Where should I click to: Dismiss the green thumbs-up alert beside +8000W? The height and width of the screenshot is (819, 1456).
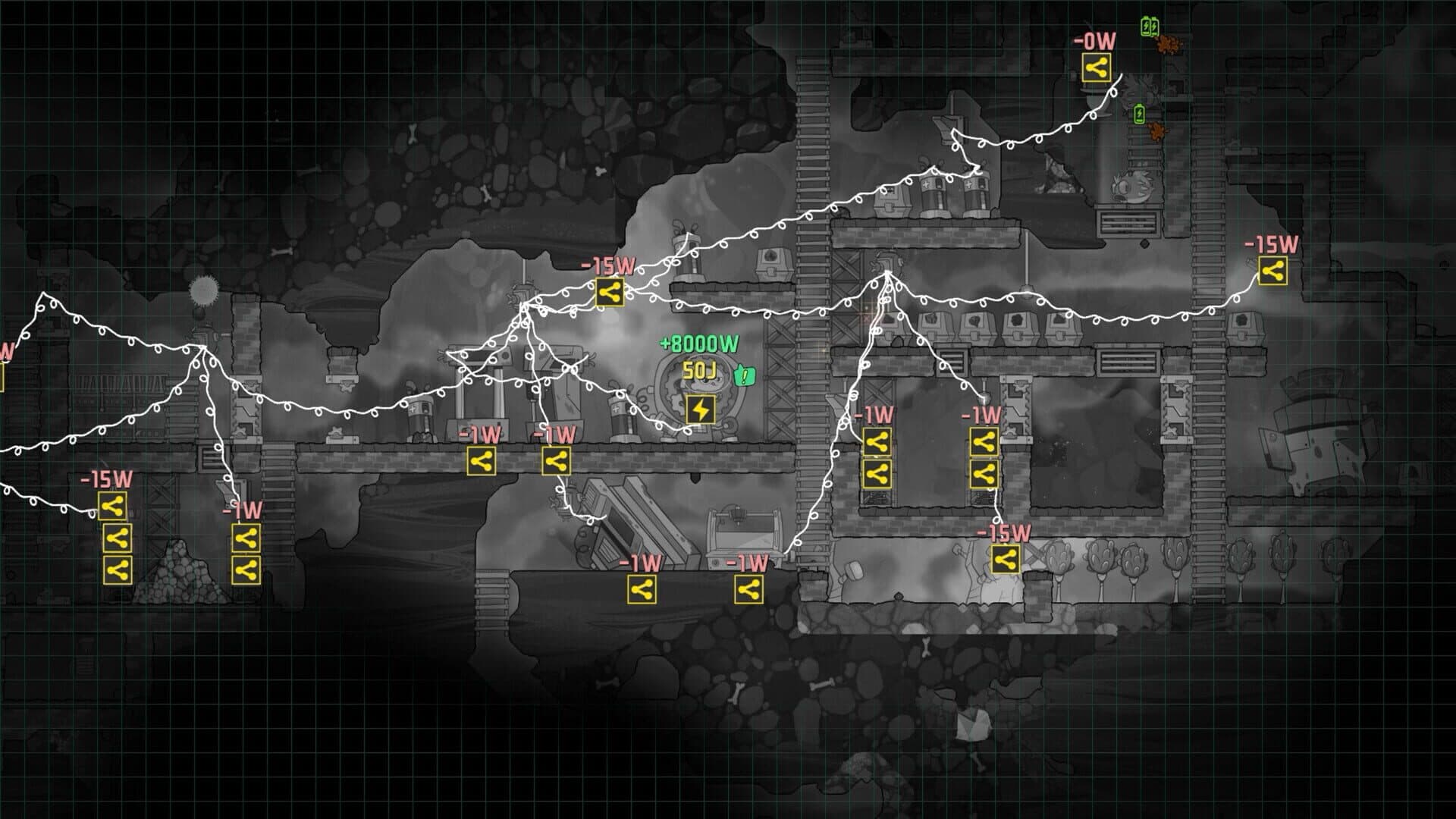point(745,375)
